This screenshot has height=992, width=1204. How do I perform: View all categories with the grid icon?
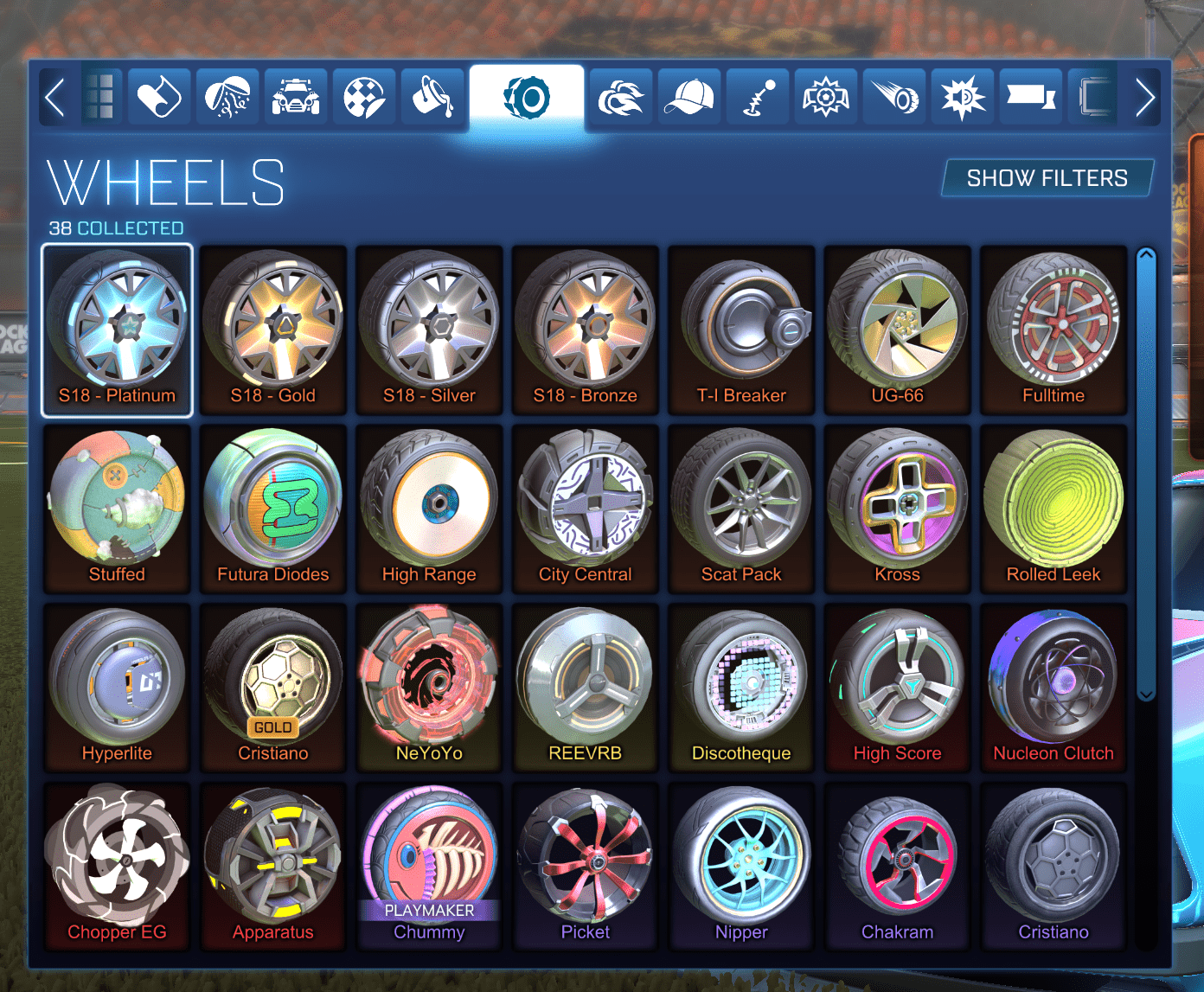[100, 96]
